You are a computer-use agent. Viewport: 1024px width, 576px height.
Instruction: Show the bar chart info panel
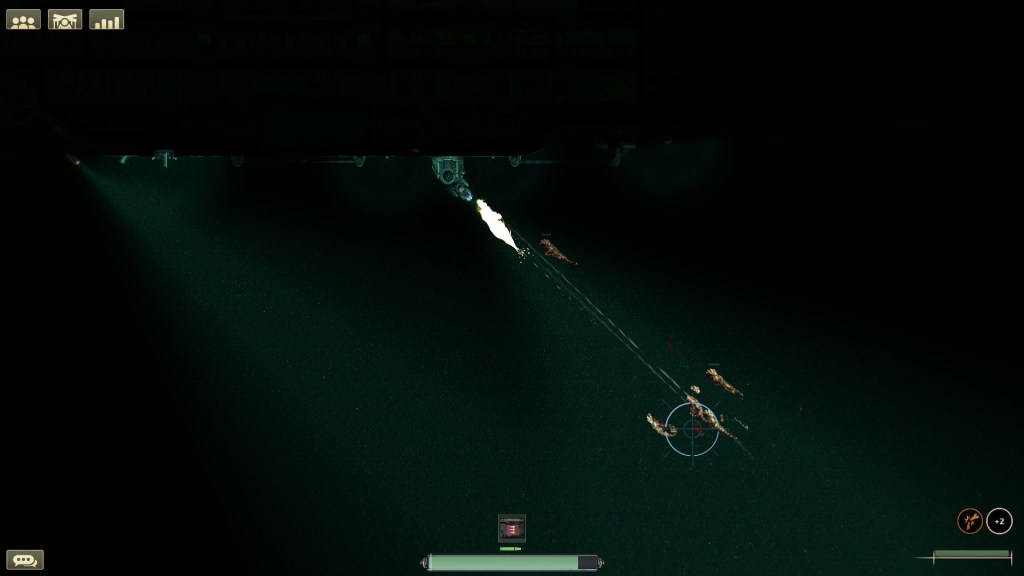click(107, 19)
